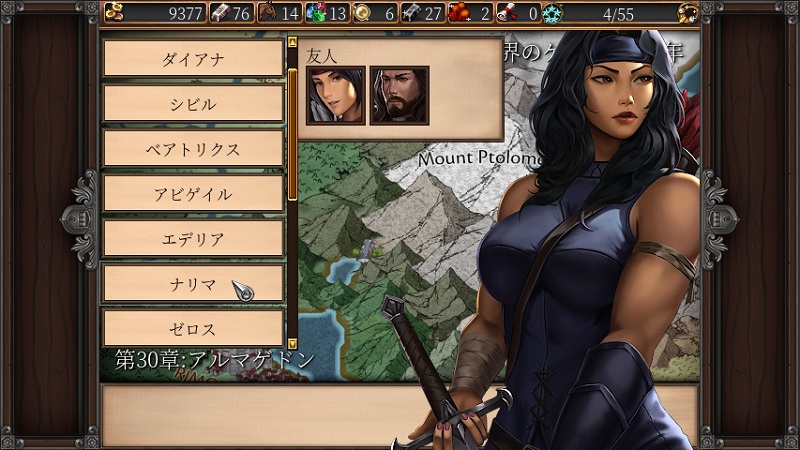Screen dimensions: 800x450
Task: Select ダイアナ from the character list
Action: point(193,58)
